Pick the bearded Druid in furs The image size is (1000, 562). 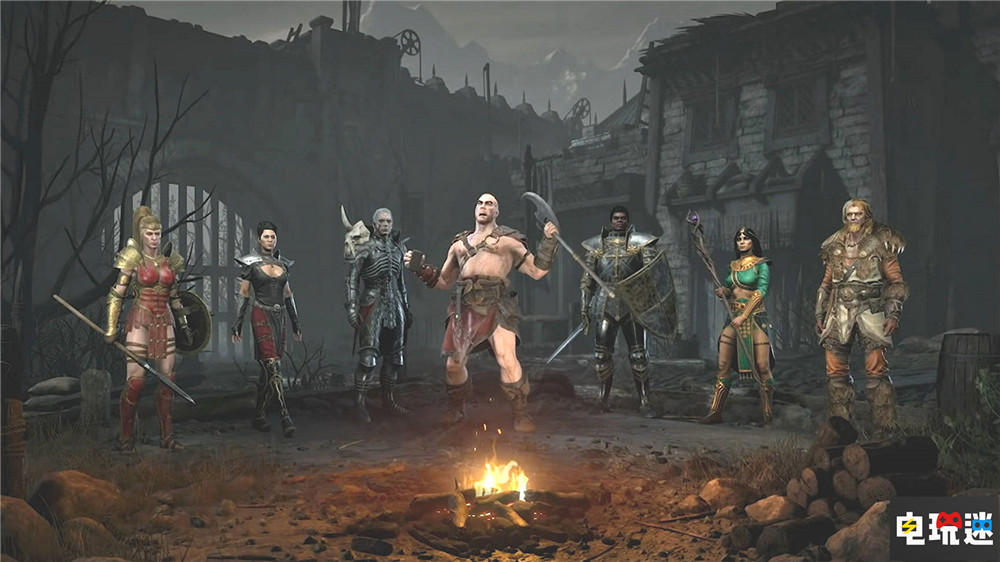pos(860,300)
